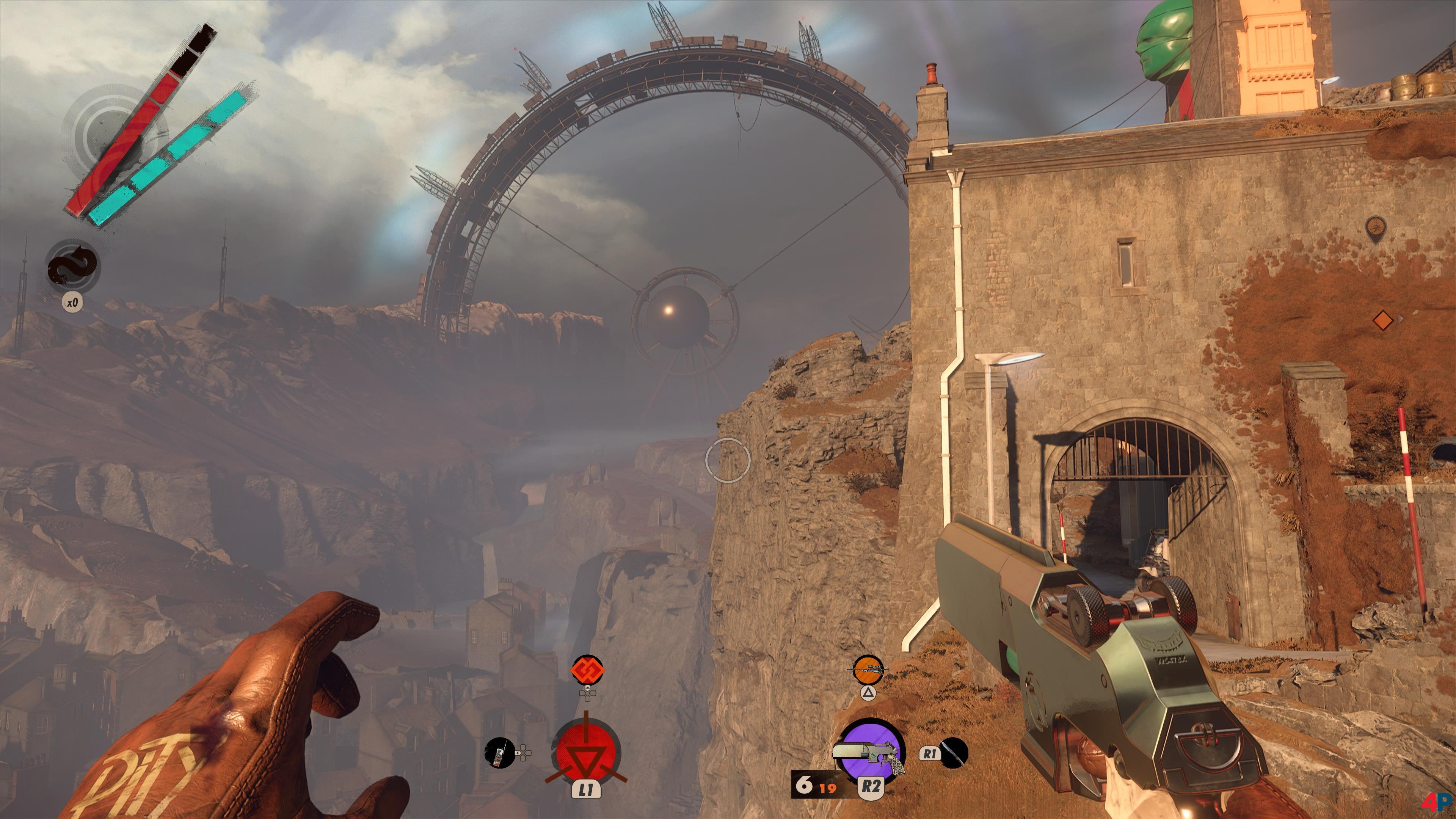Switch to the Nexus linked-diamond slab
Screen dimensions: 1456x819
coord(588,670)
